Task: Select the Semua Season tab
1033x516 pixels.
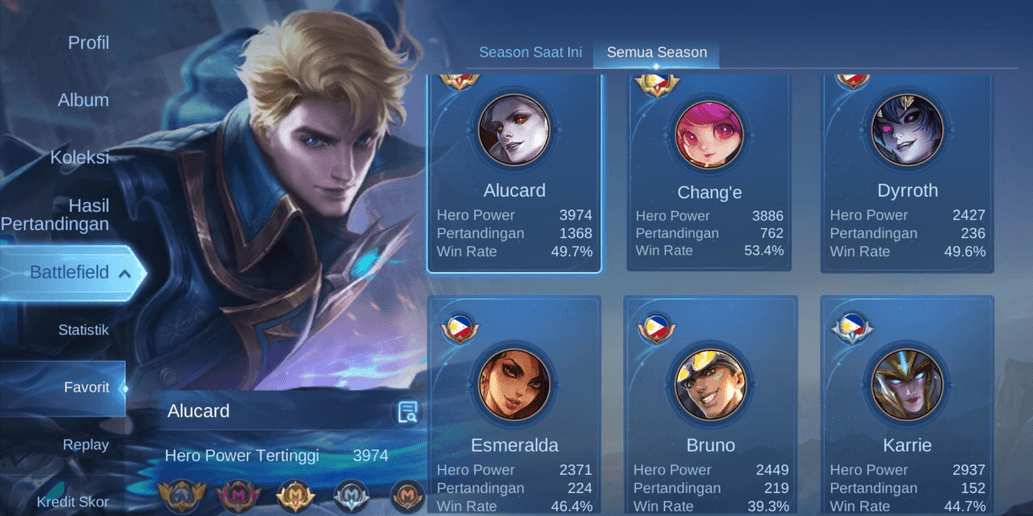Action: (x=656, y=52)
